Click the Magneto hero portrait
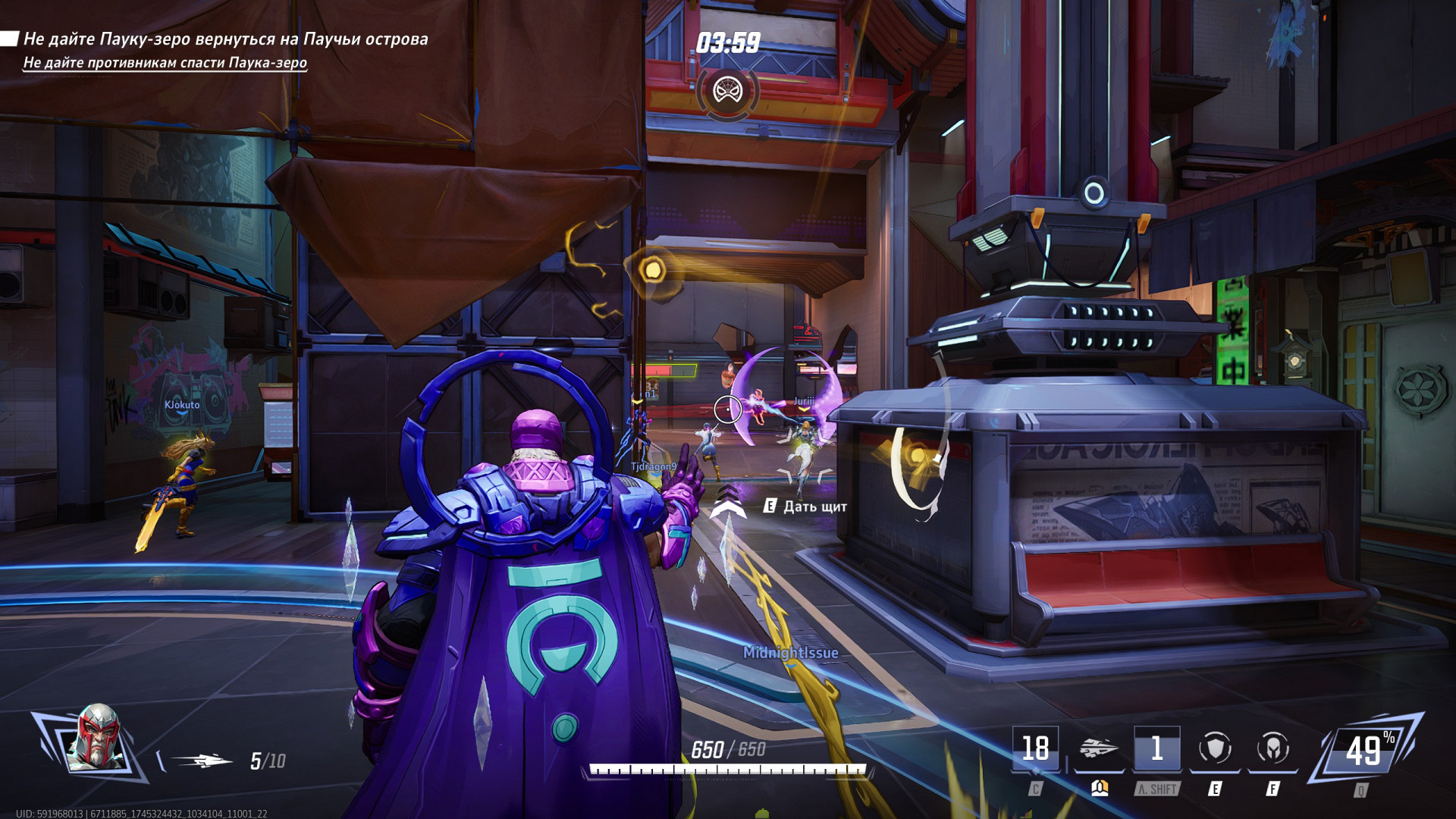 click(x=96, y=738)
